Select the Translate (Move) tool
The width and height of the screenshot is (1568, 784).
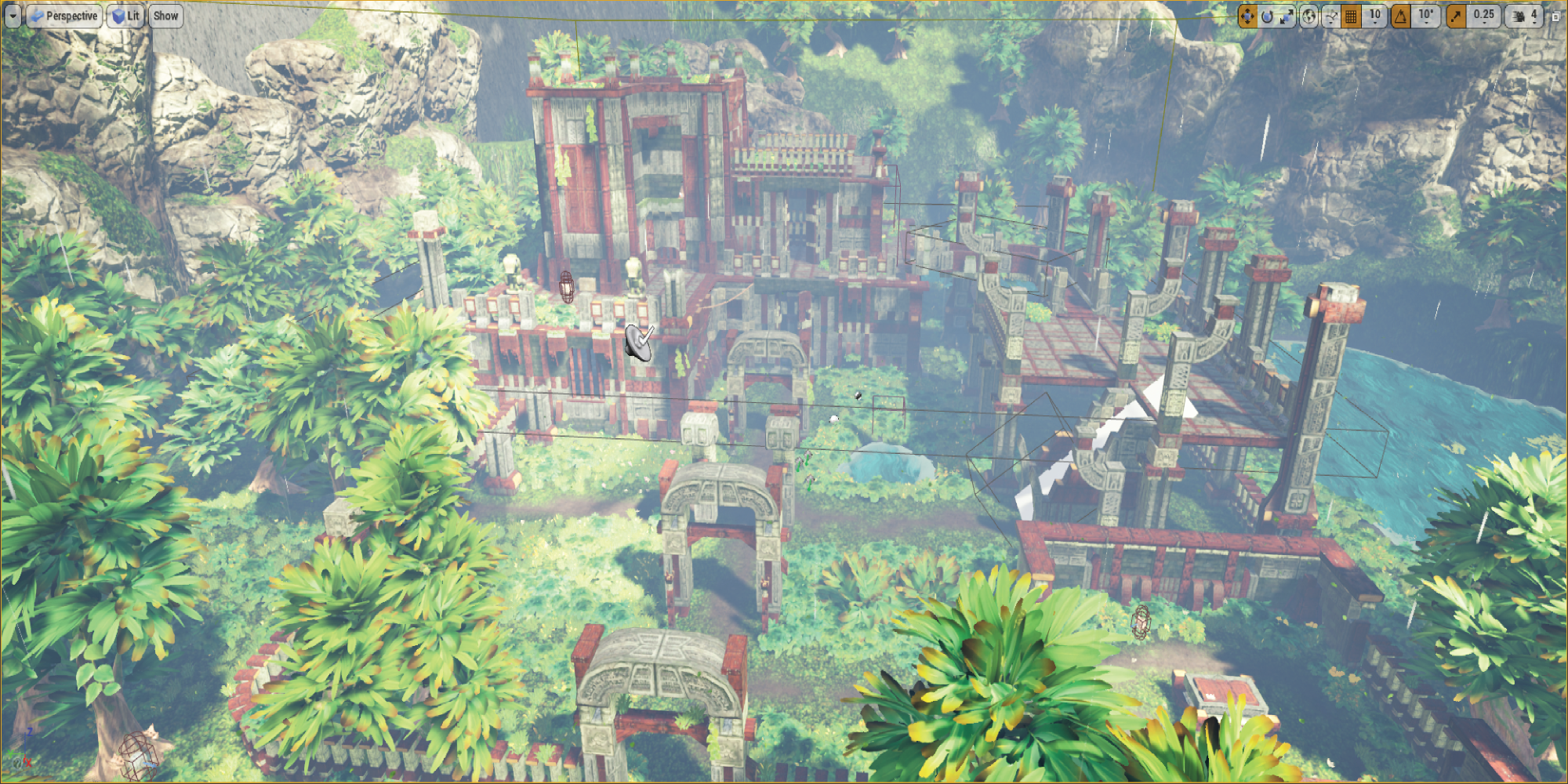[x=1247, y=16]
